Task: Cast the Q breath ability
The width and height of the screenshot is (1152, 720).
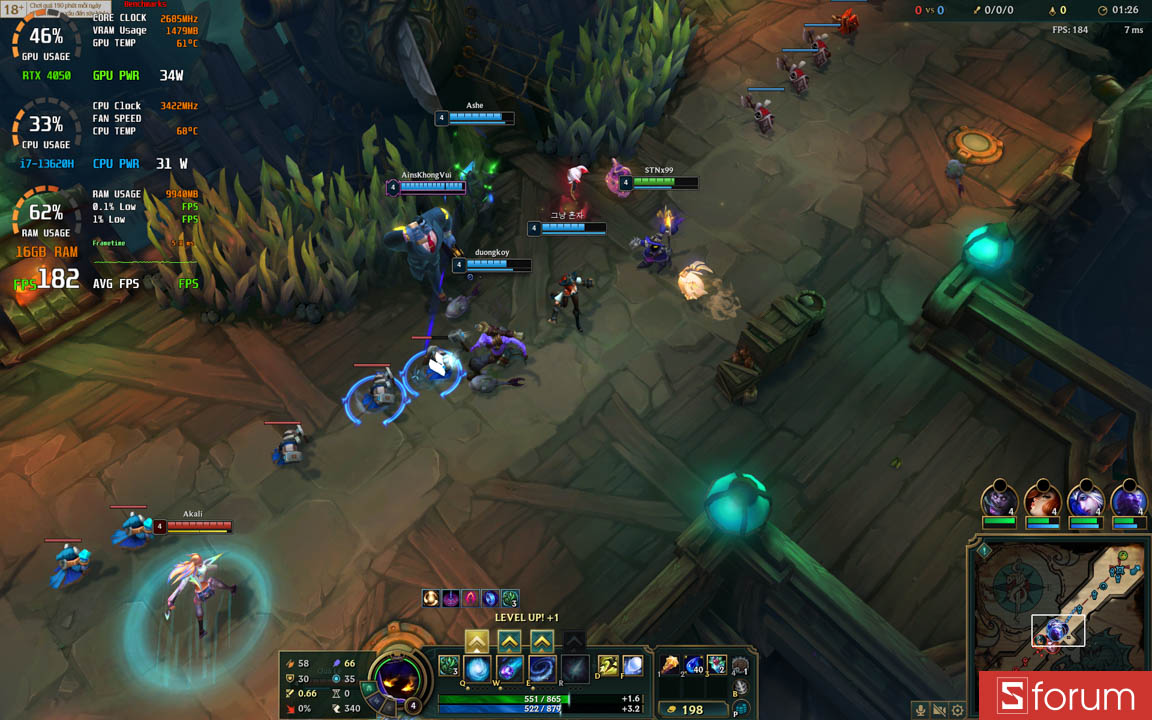Action: tap(479, 668)
